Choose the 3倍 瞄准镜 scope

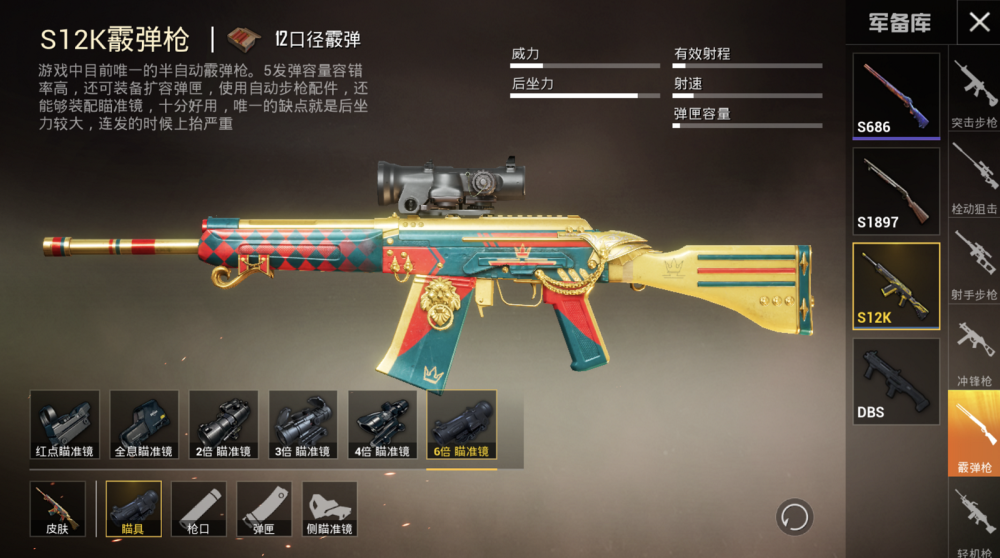click(x=302, y=425)
